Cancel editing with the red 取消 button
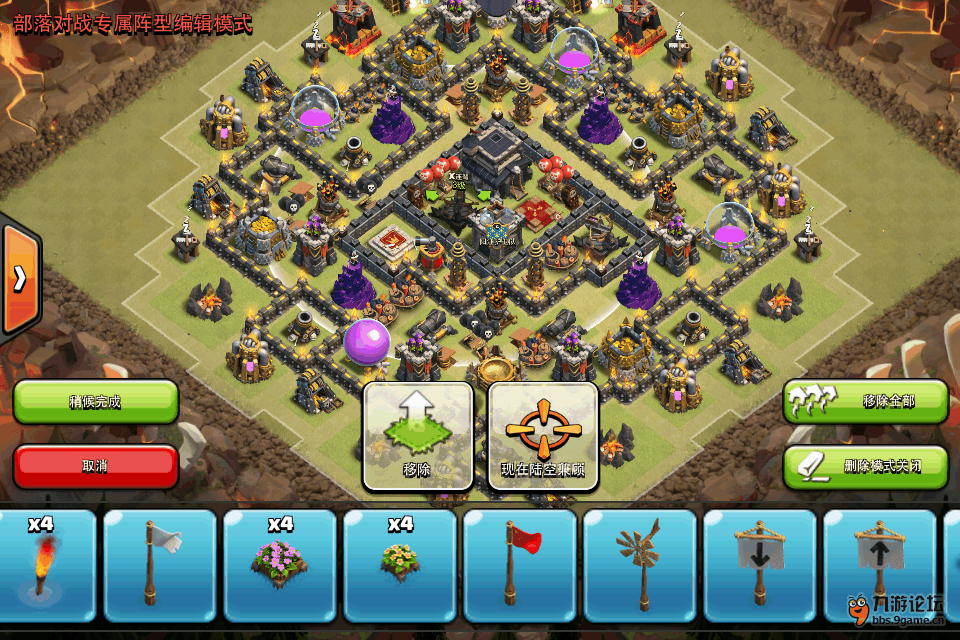Viewport: 960px width, 640px height. click(96, 466)
